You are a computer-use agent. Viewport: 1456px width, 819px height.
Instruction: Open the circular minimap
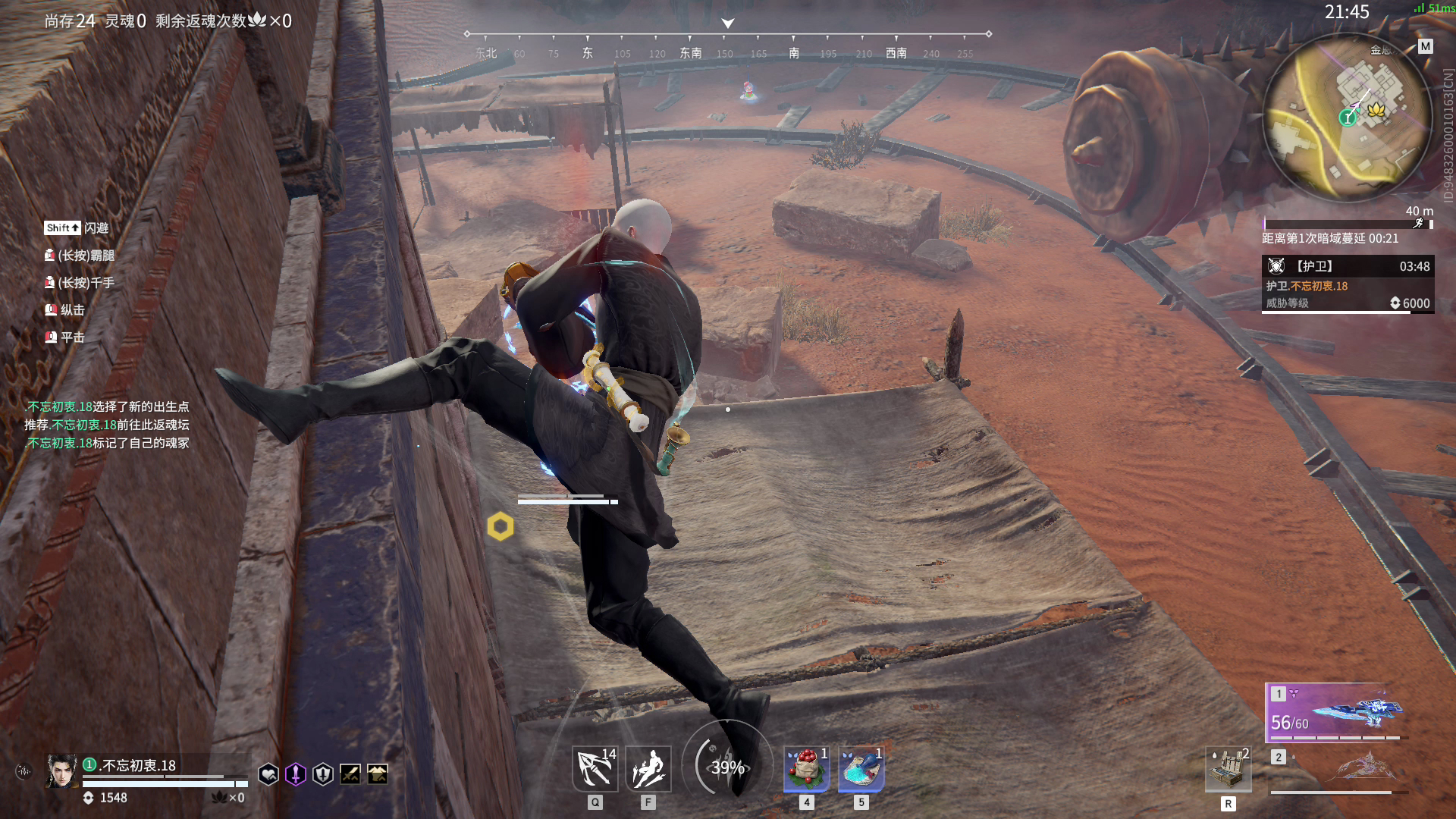click(x=1347, y=118)
